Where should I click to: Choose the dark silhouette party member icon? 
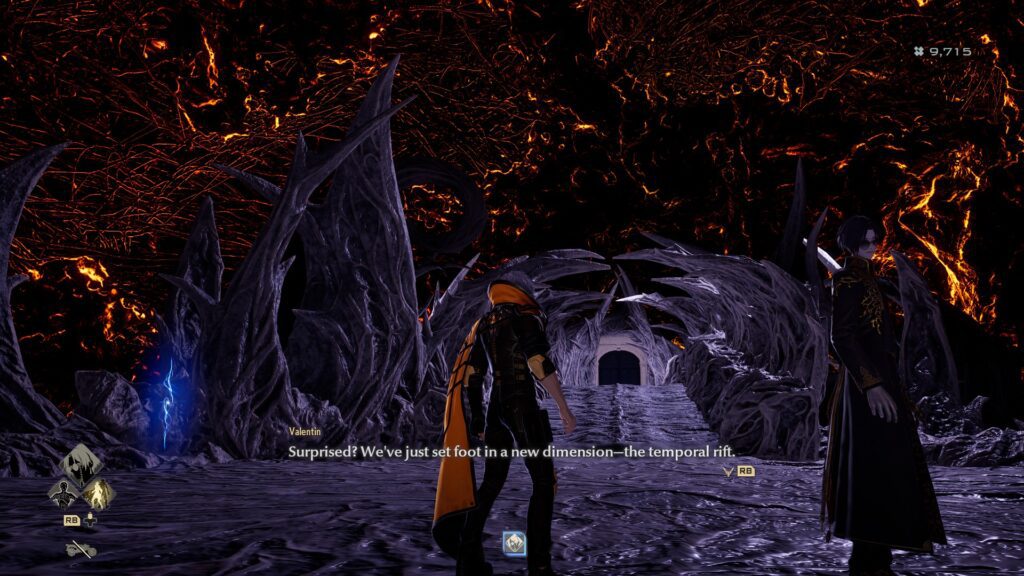pyautogui.click(x=63, y=491)
